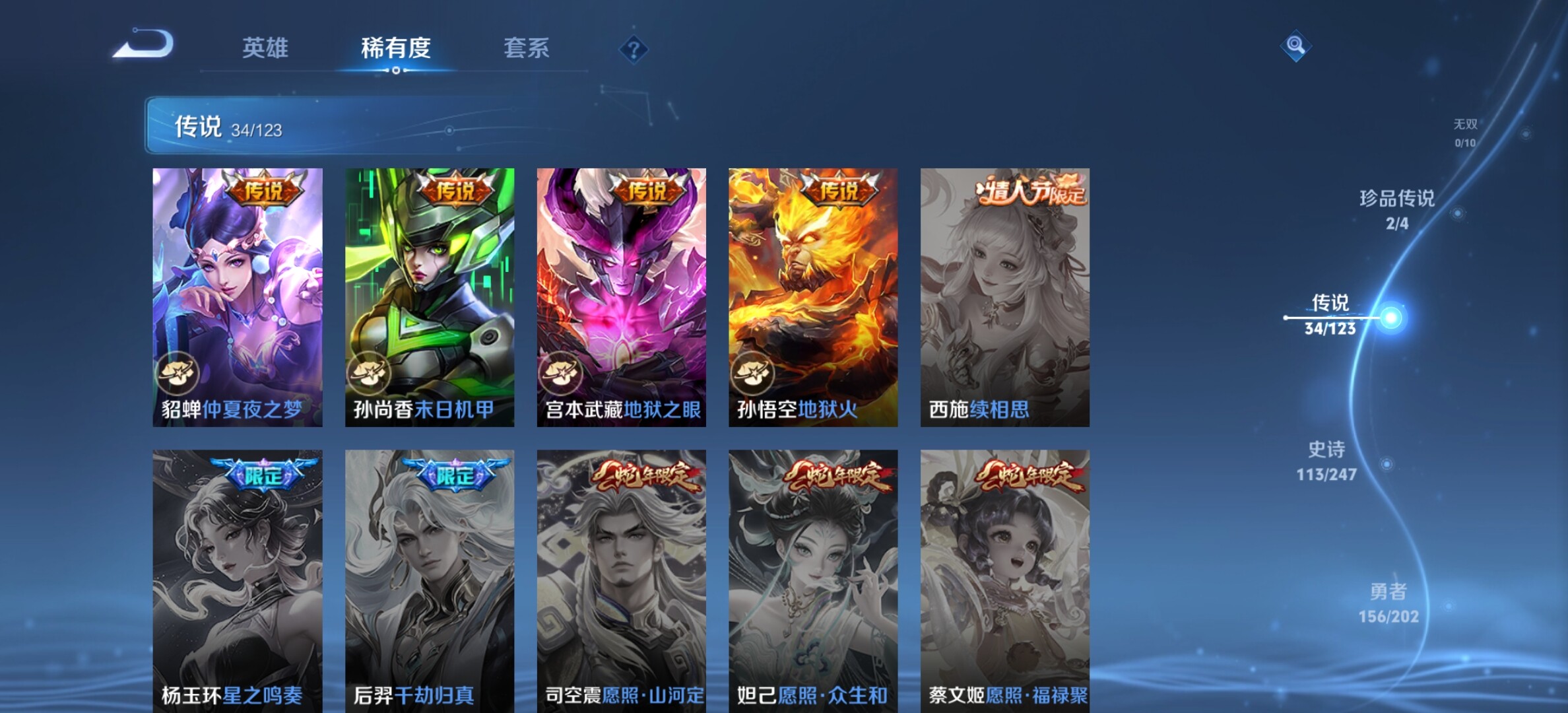The width and height of the screenshot is (1568, 713).
Task: Switch to the 英雄 tab
Action: [x=265, y=48]
